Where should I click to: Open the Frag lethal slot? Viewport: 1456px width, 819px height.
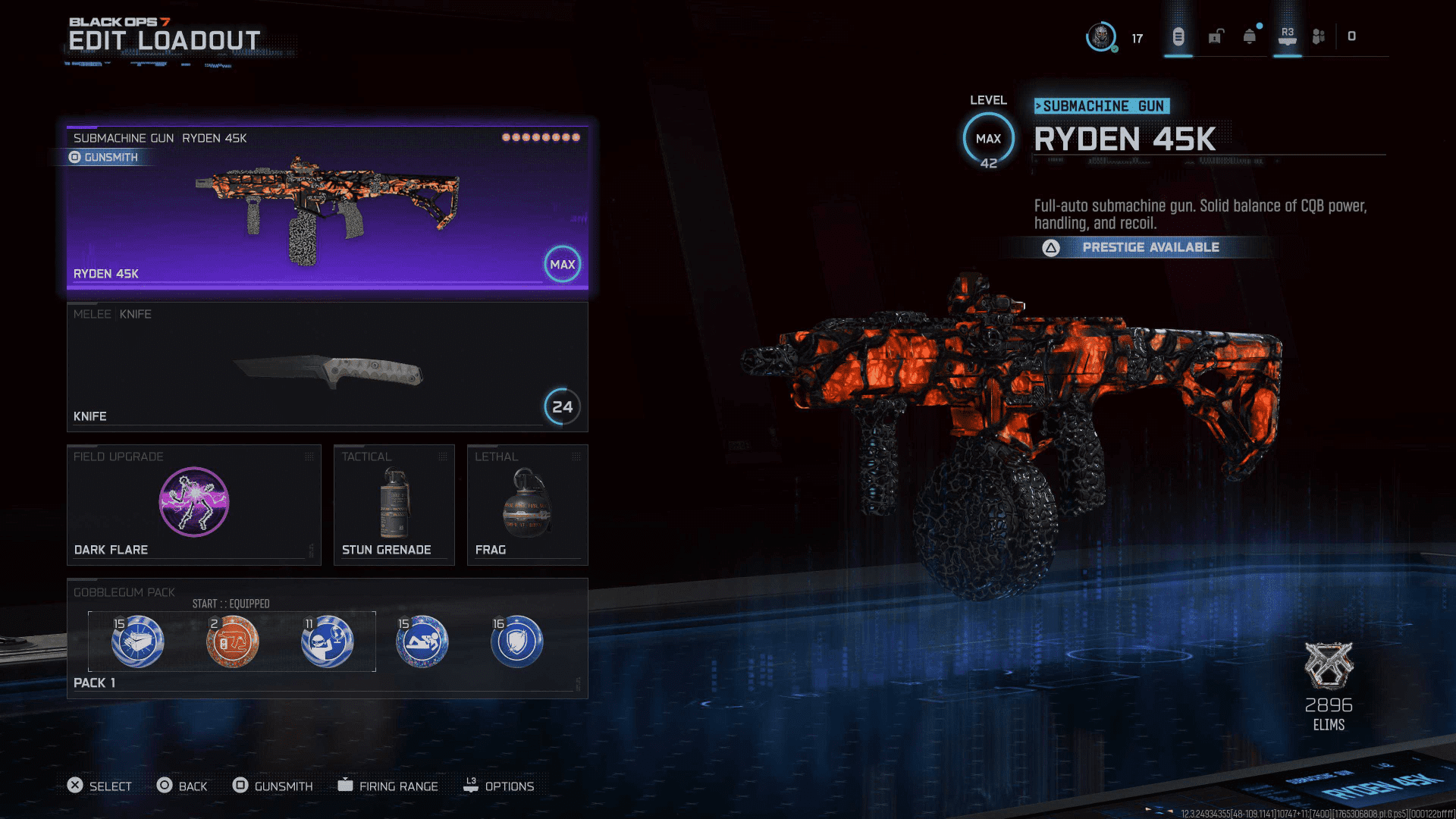tap(527, 504)
